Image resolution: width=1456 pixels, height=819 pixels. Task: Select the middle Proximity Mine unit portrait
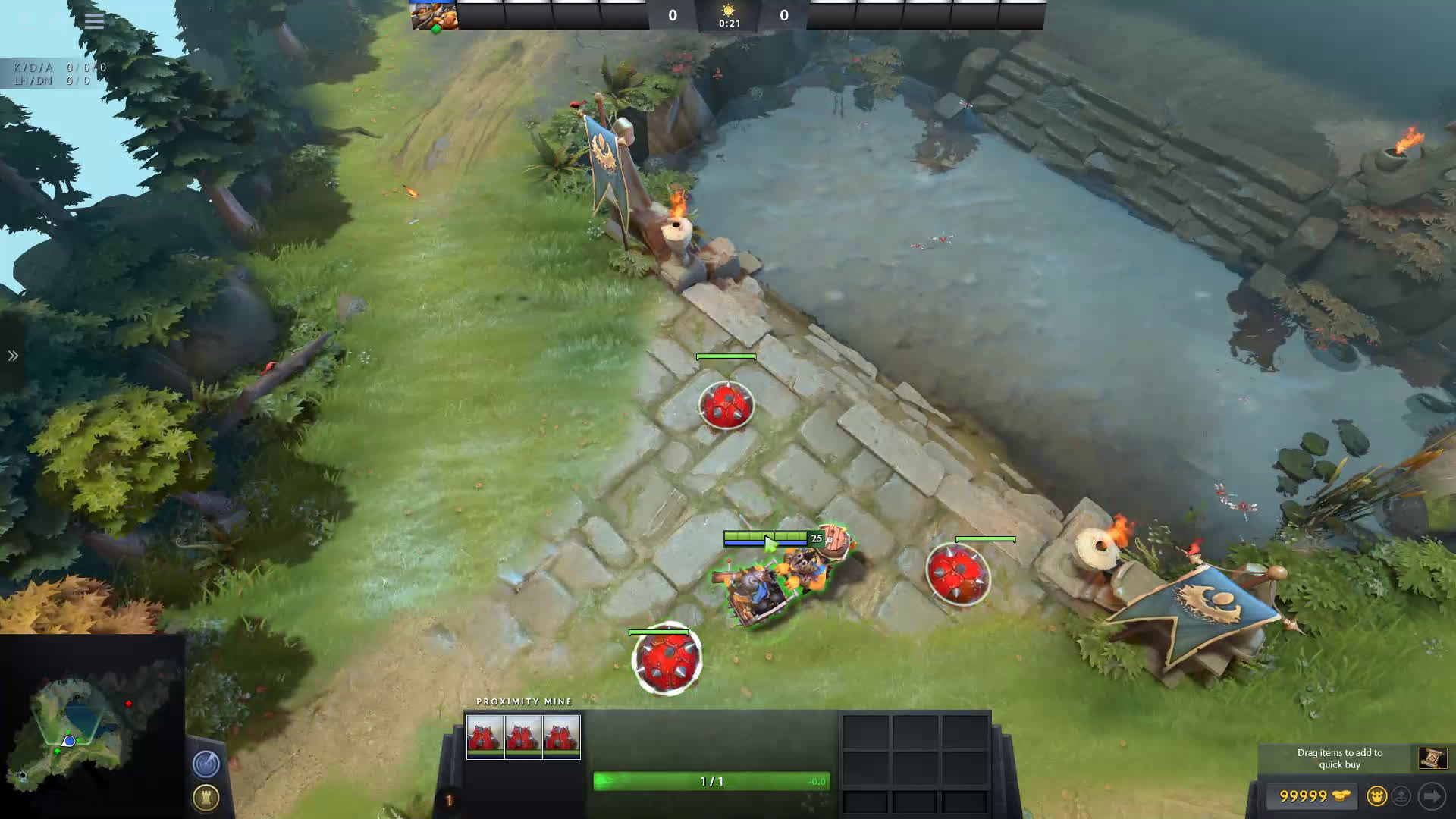(x=523, y=736)
